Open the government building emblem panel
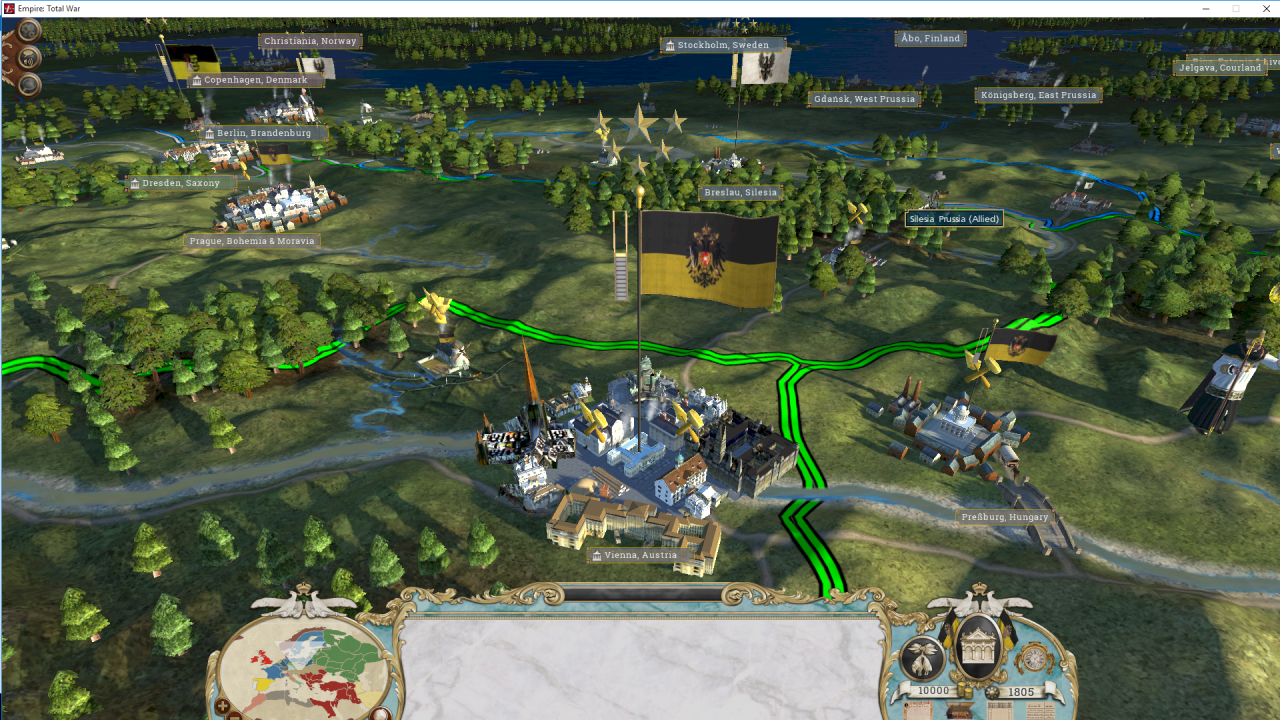Viewport: 1280px width, 720px height. tap(979, 646)
